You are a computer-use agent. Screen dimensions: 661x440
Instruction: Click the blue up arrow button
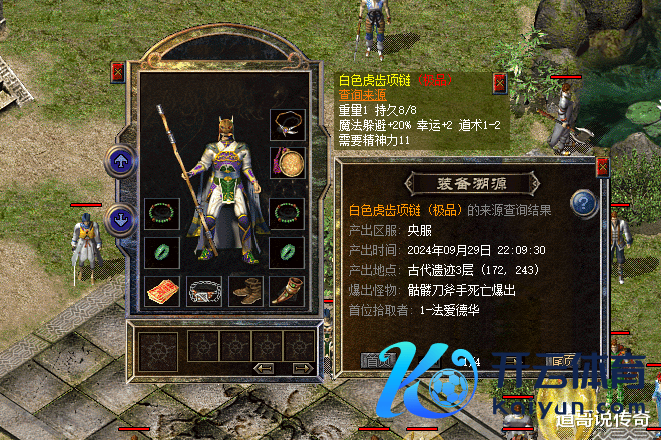pyautogui.click(x=120, y=160)
